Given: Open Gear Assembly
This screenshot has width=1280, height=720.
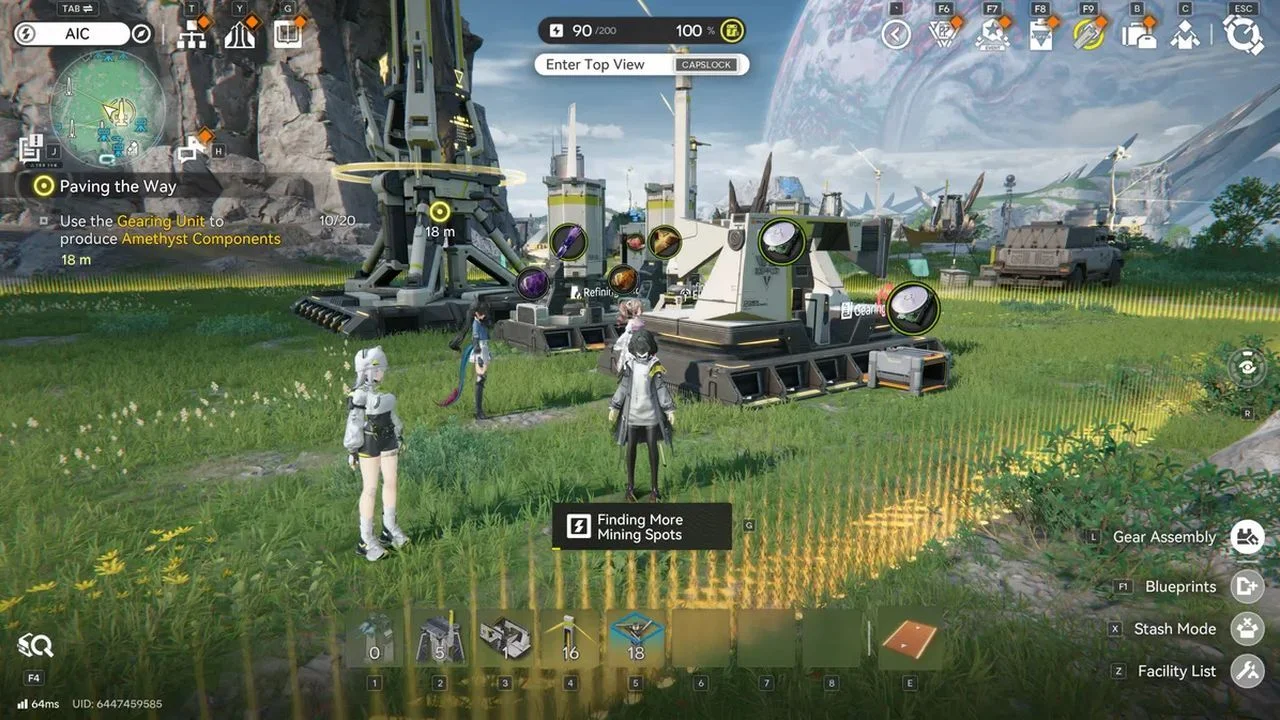Looking at the screenshot, I should tap(1246, 537).
